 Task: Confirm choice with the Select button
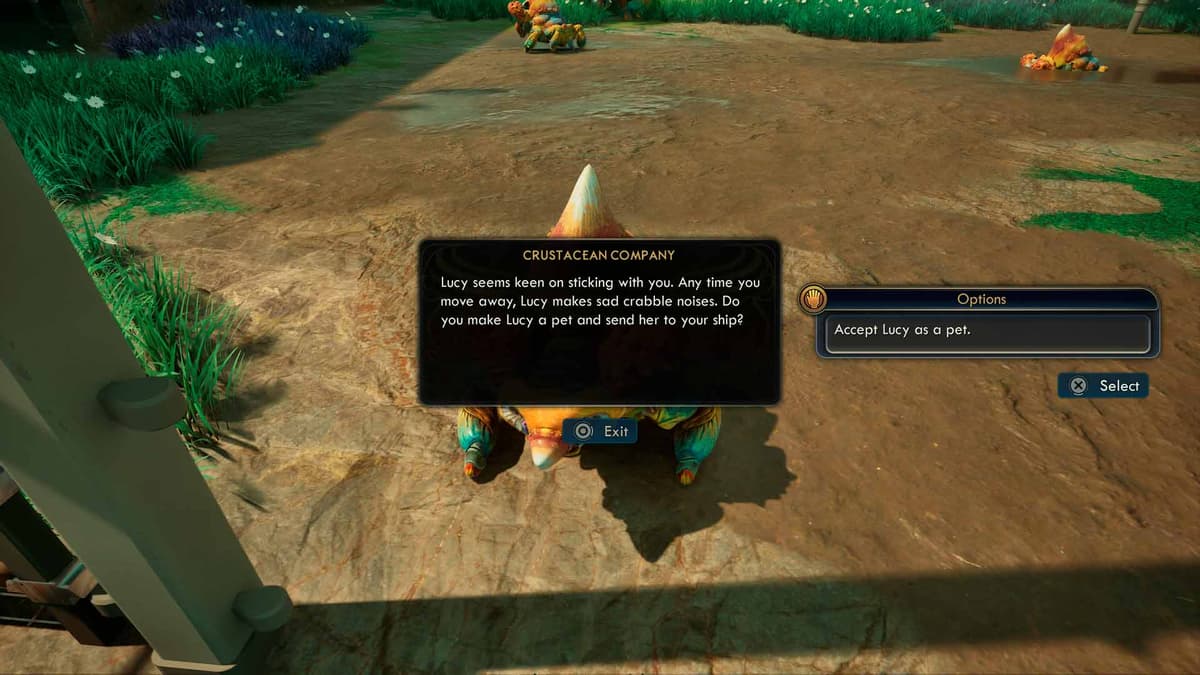pyautogui.click(x=1104, y=386)
